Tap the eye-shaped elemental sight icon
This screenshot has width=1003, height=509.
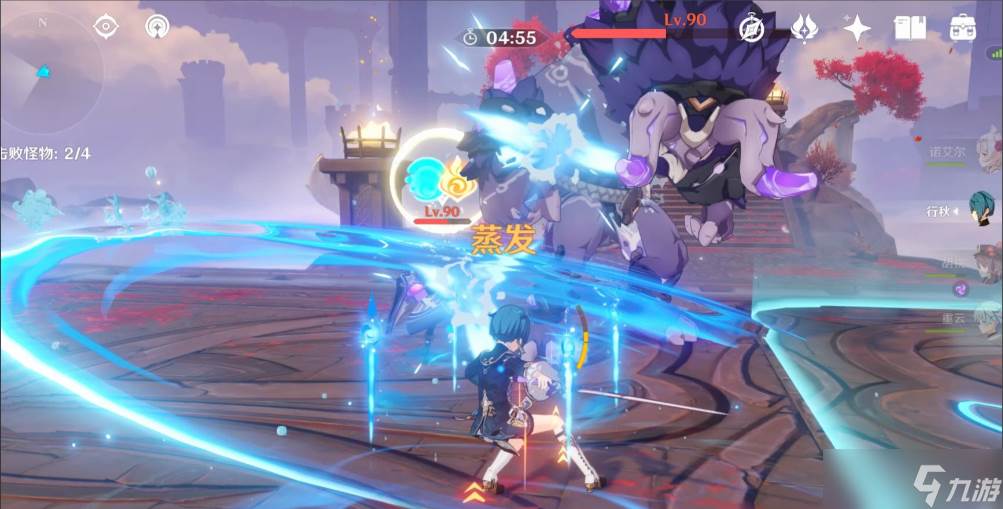pyautogui.click(x=106, y=27)
